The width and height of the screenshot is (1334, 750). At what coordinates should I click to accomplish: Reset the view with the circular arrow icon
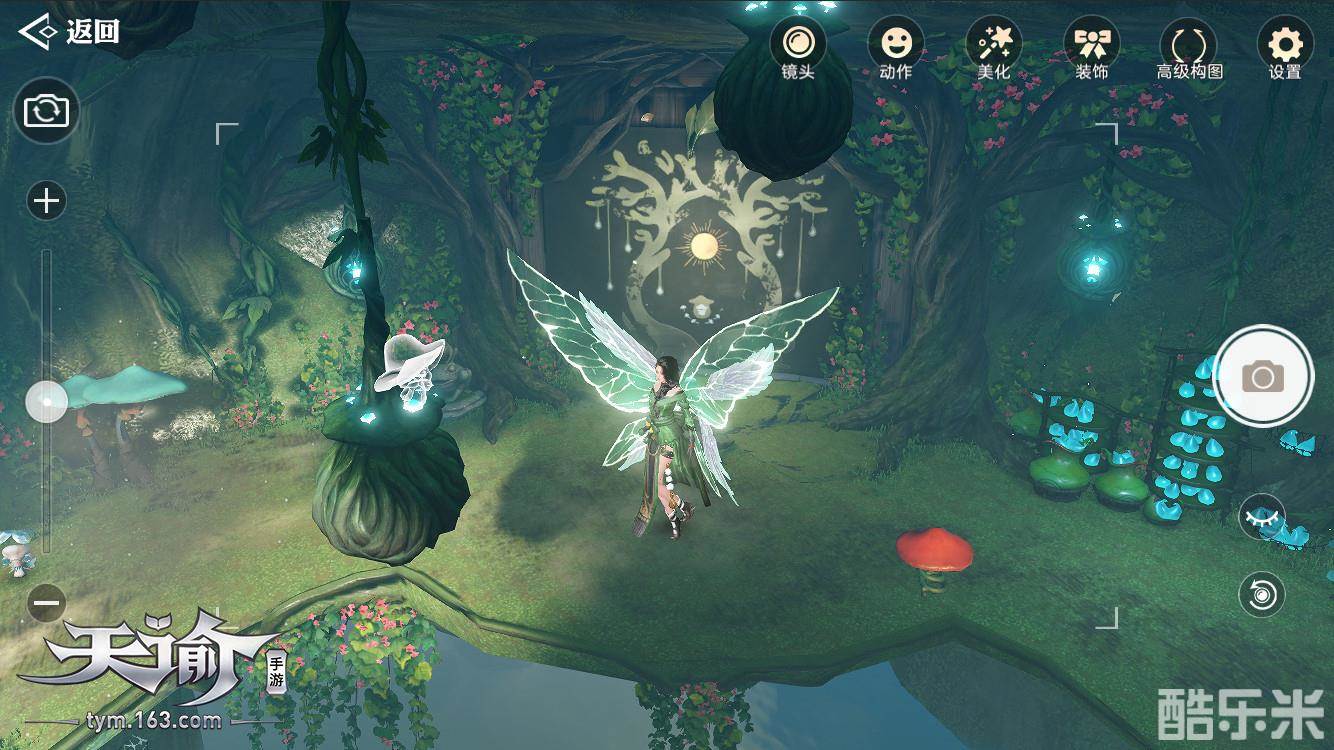coord(1262,595)
